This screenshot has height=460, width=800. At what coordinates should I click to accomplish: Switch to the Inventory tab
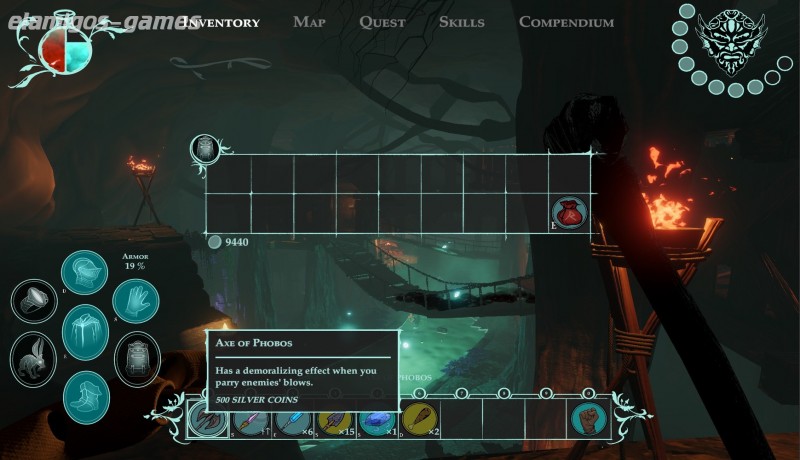(x=221, y=22)
